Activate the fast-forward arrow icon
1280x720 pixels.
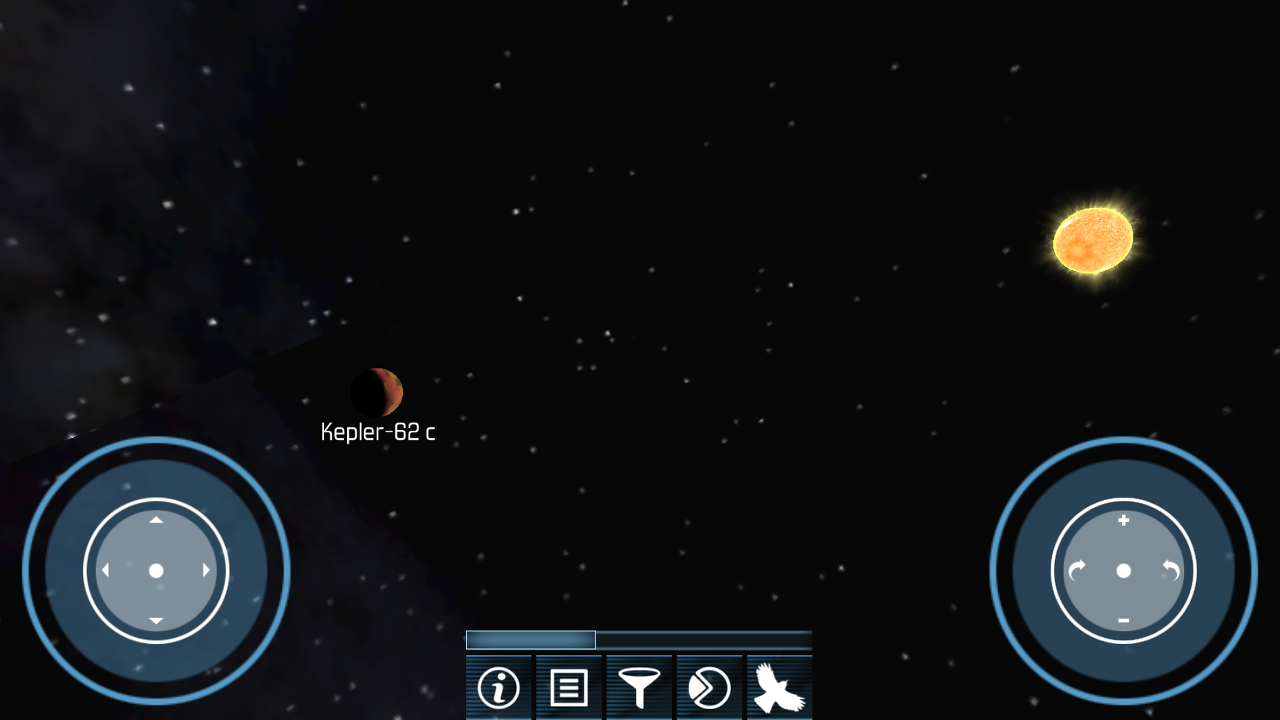pos(708,688)
